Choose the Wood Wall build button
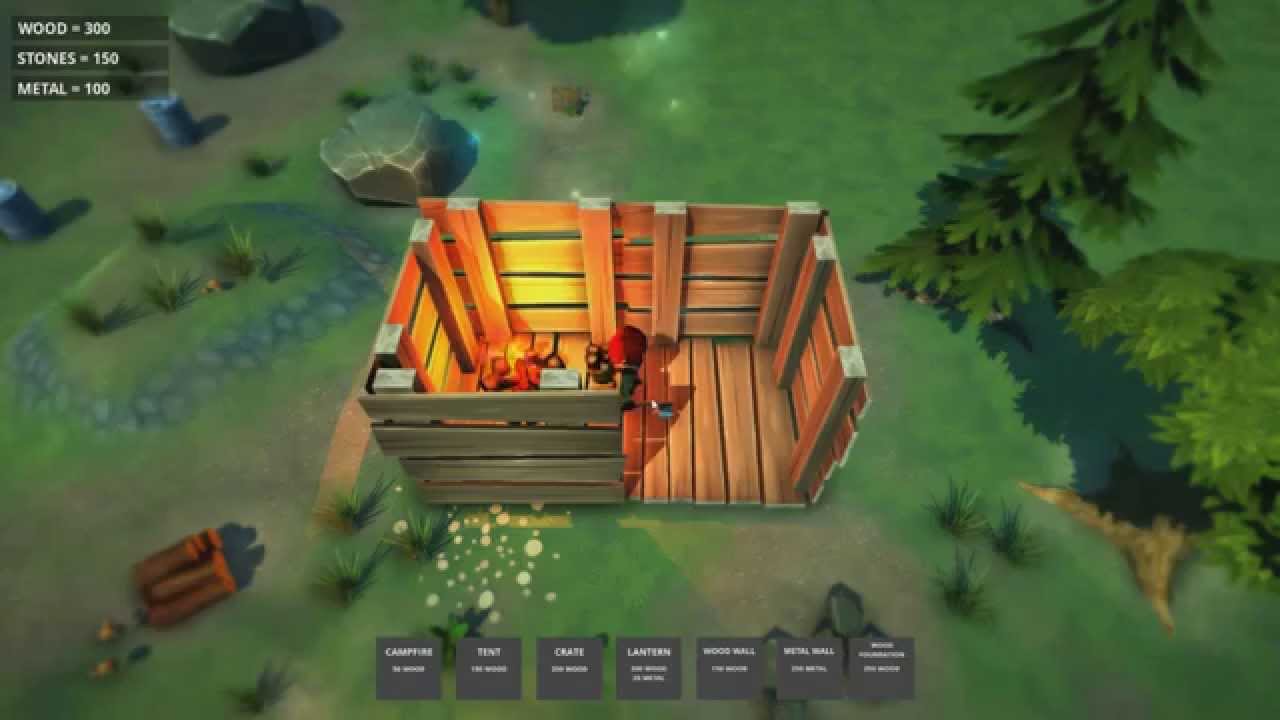The image size is (1280, 720). point(729,667)
